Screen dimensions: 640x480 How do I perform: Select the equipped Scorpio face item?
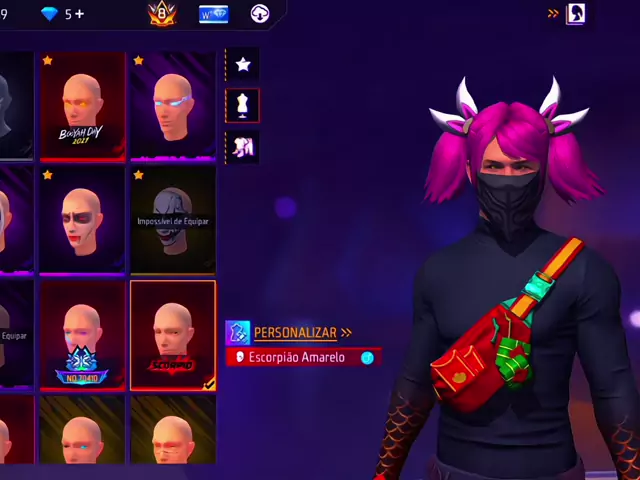point(172,335)
